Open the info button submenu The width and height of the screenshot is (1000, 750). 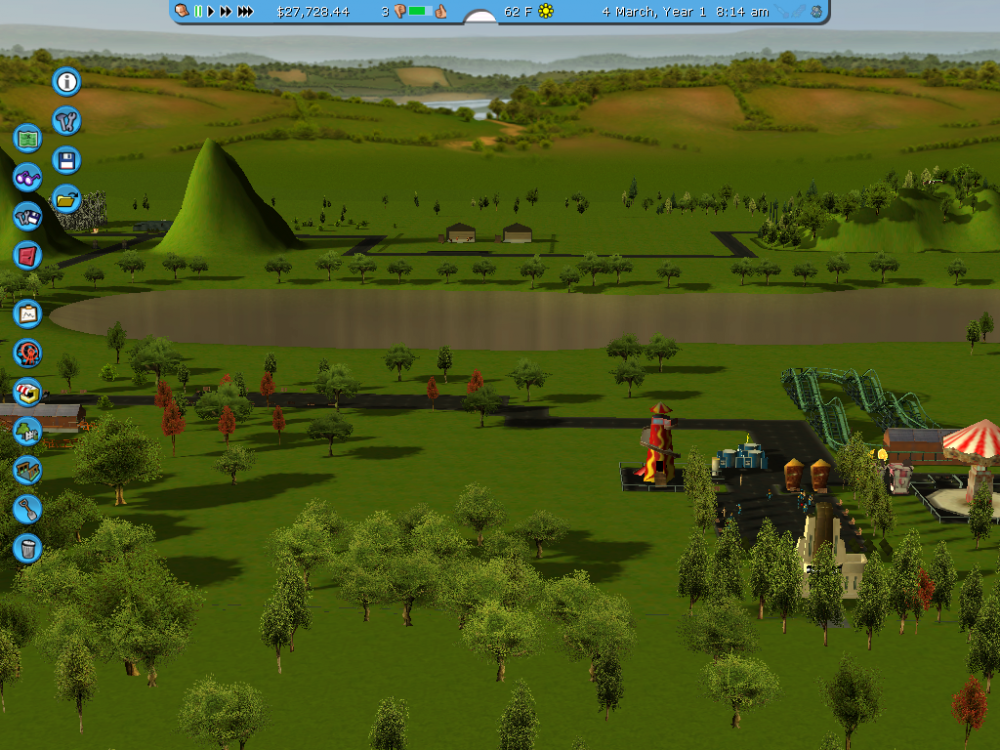point(66,81)
